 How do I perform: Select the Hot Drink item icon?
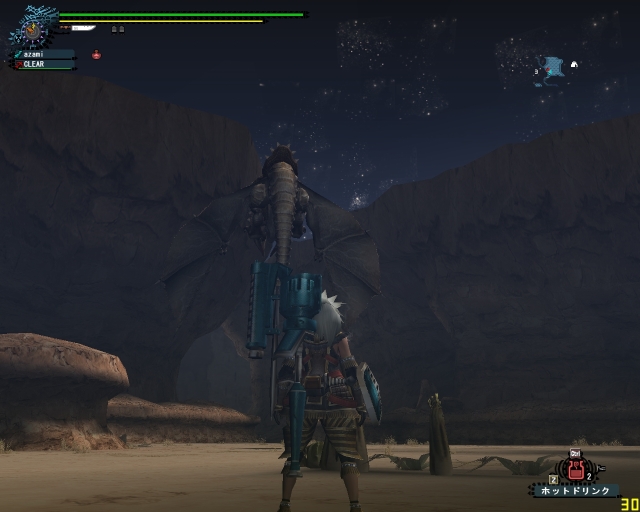[575, 468]
